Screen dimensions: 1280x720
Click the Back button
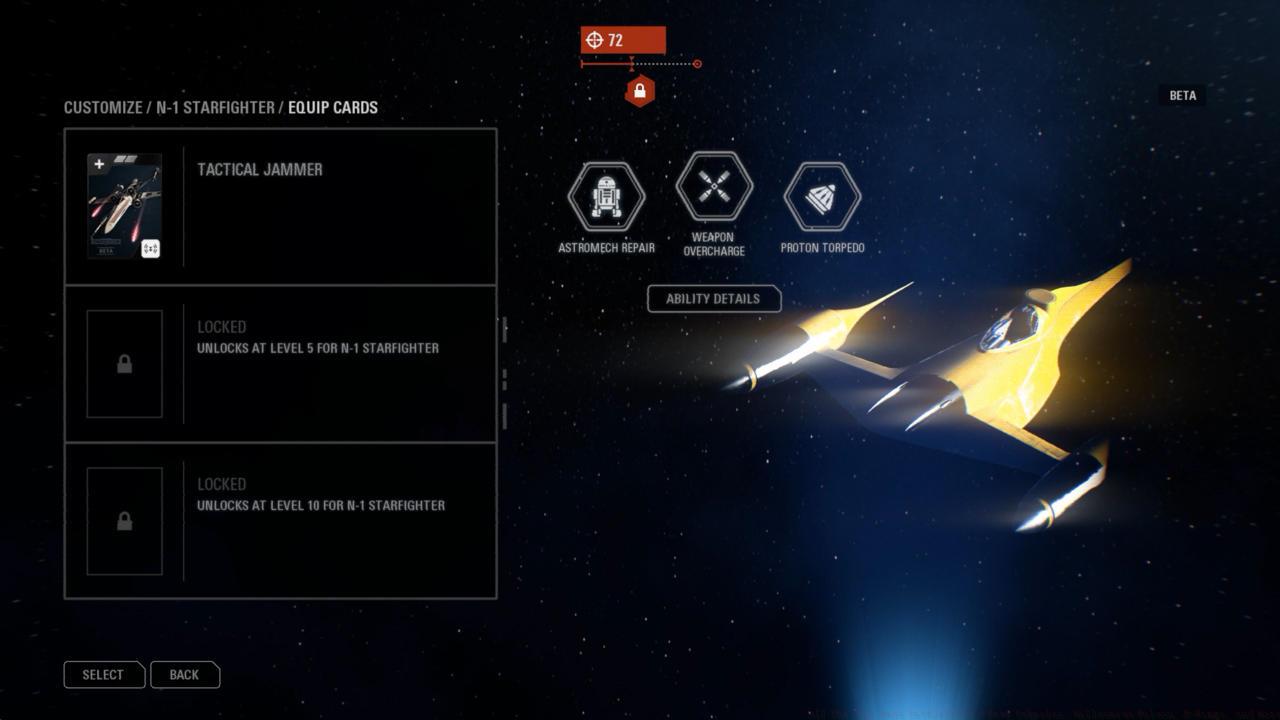point(185,674)
